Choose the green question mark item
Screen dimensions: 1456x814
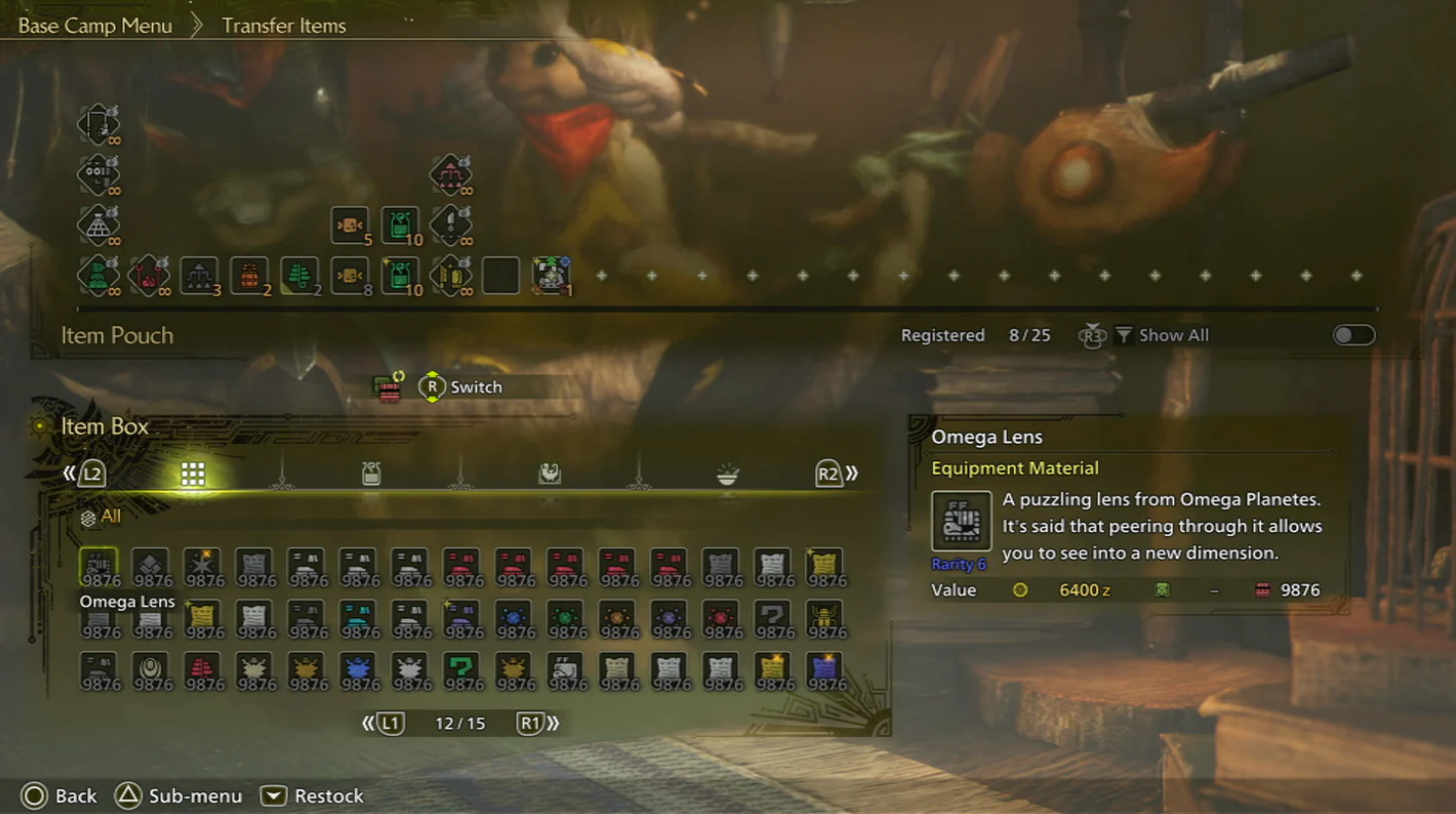(462, 670)
